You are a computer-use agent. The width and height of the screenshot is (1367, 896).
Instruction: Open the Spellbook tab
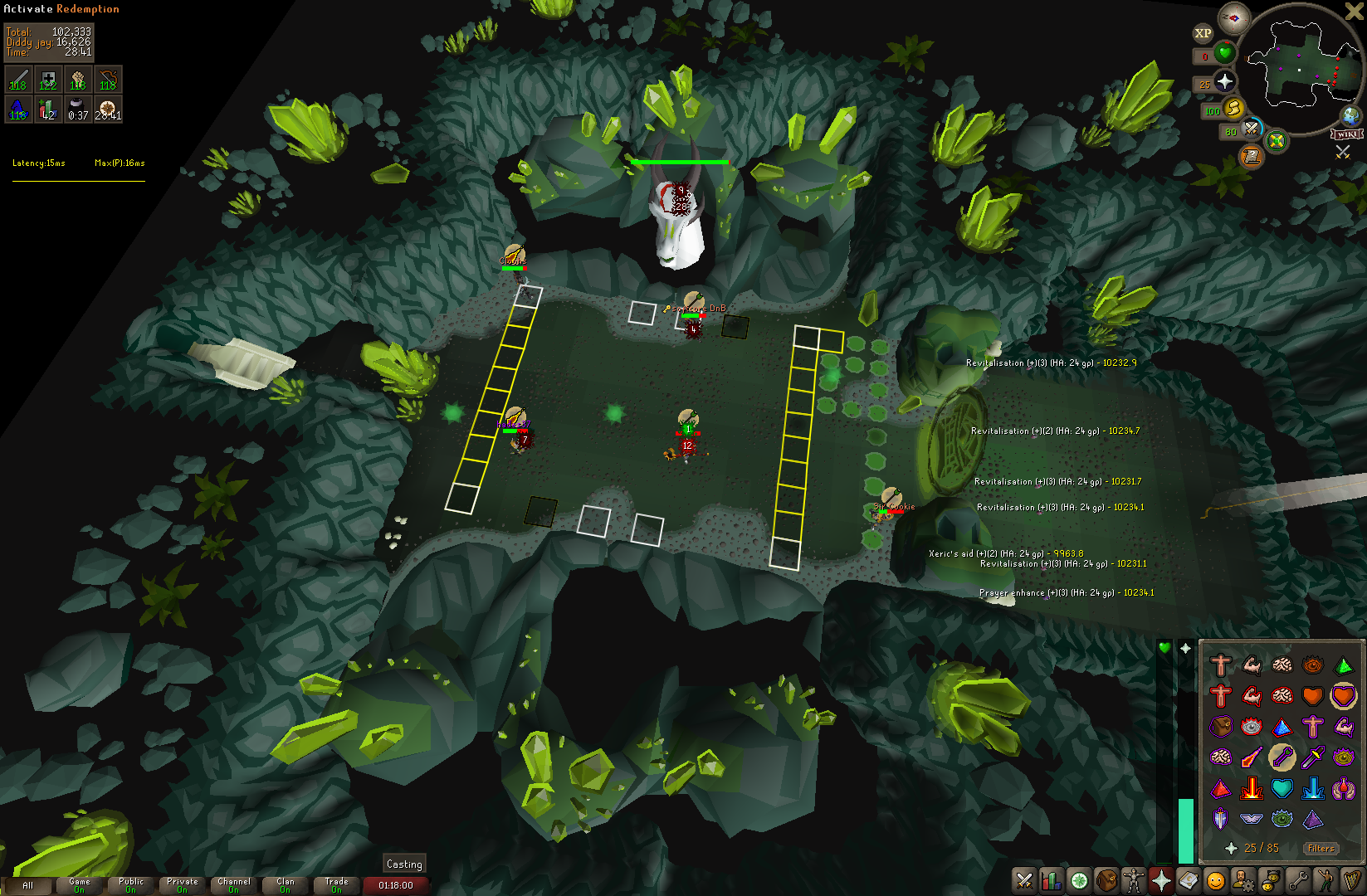1189,880
